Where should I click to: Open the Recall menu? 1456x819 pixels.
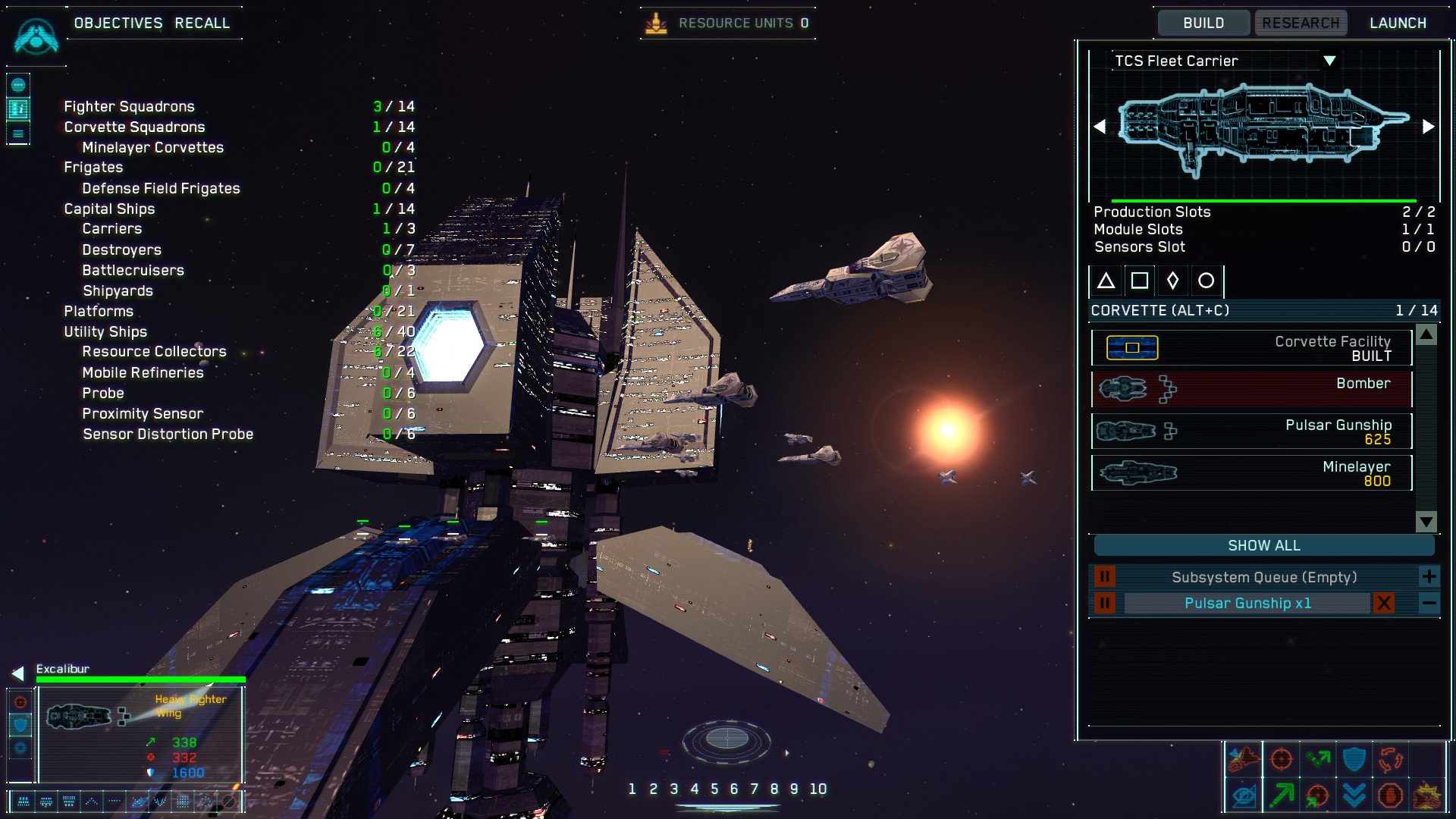pos(202,23)
